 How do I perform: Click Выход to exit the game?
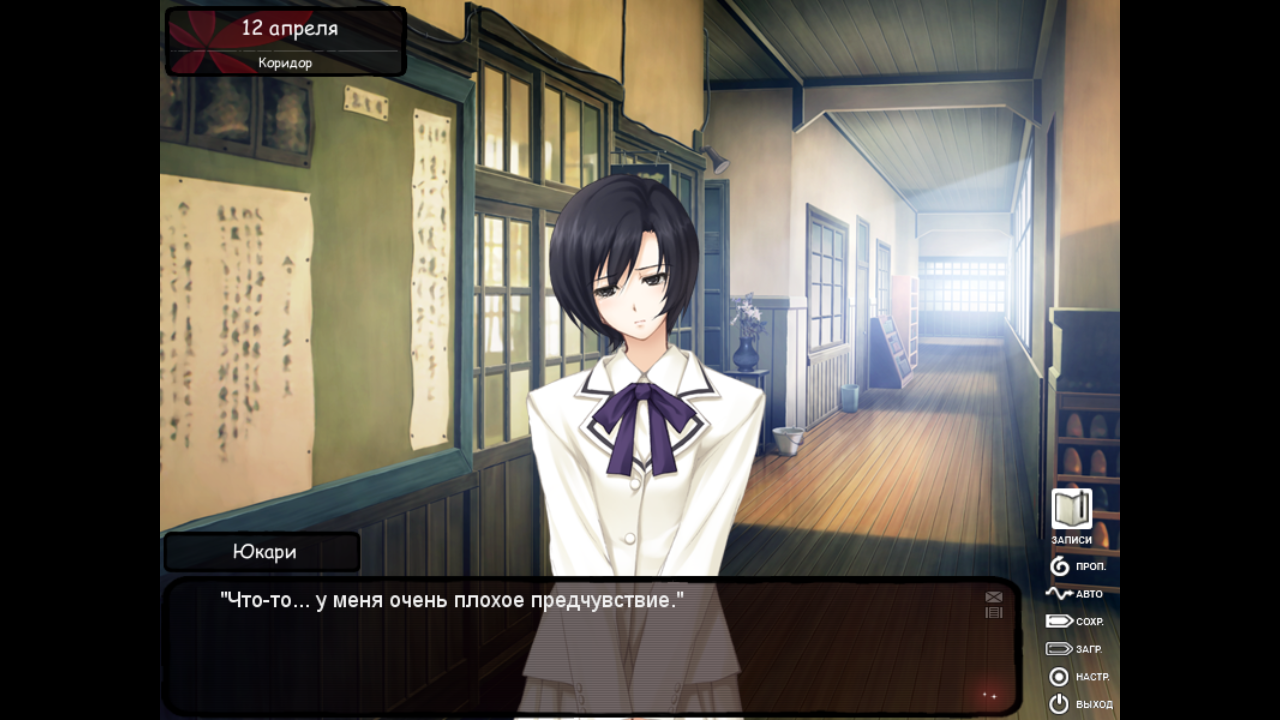click(1078, 704)
